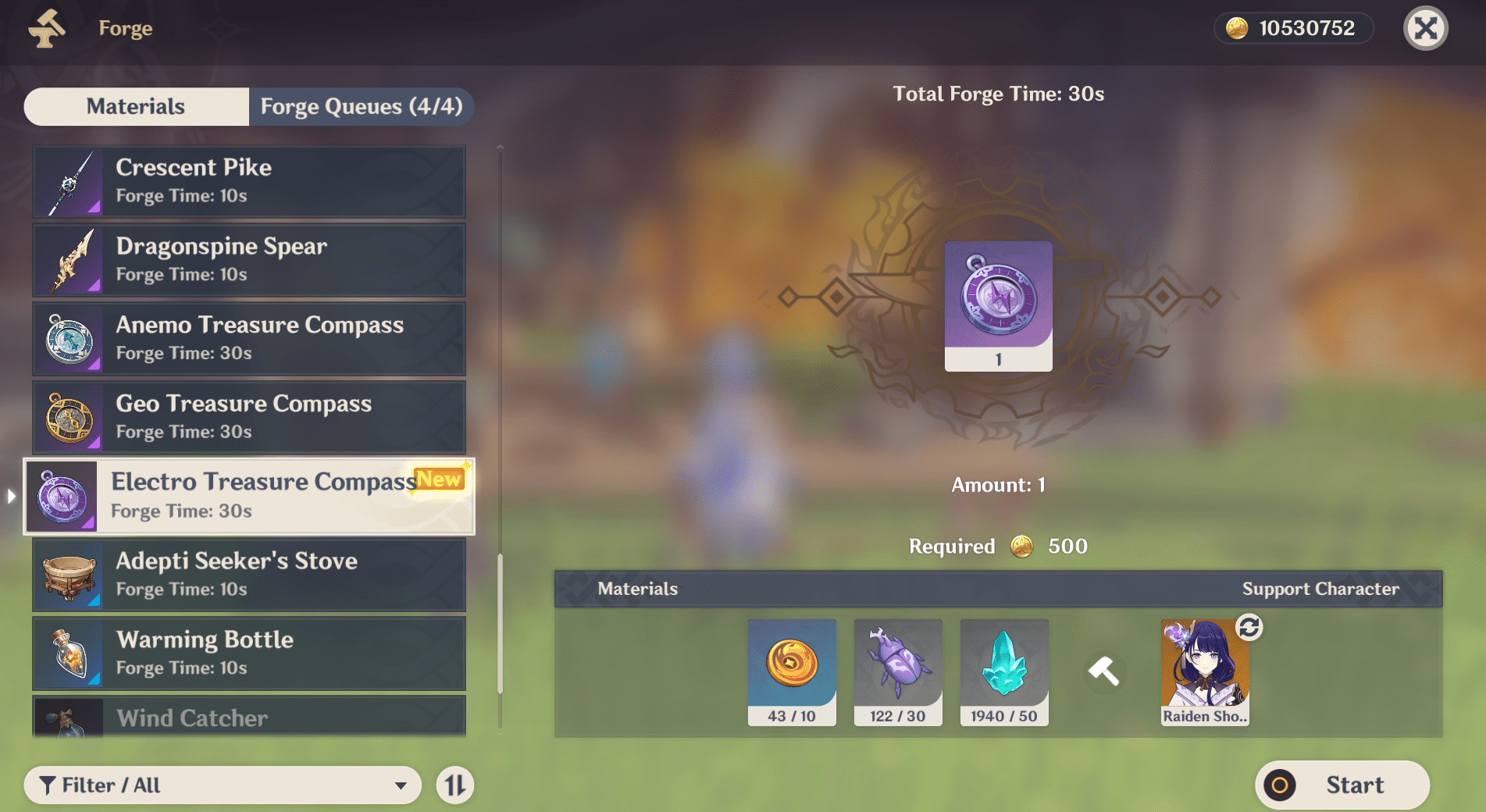
Task: Click the Geo Treasure Compass icon
Action: point(69,418)
